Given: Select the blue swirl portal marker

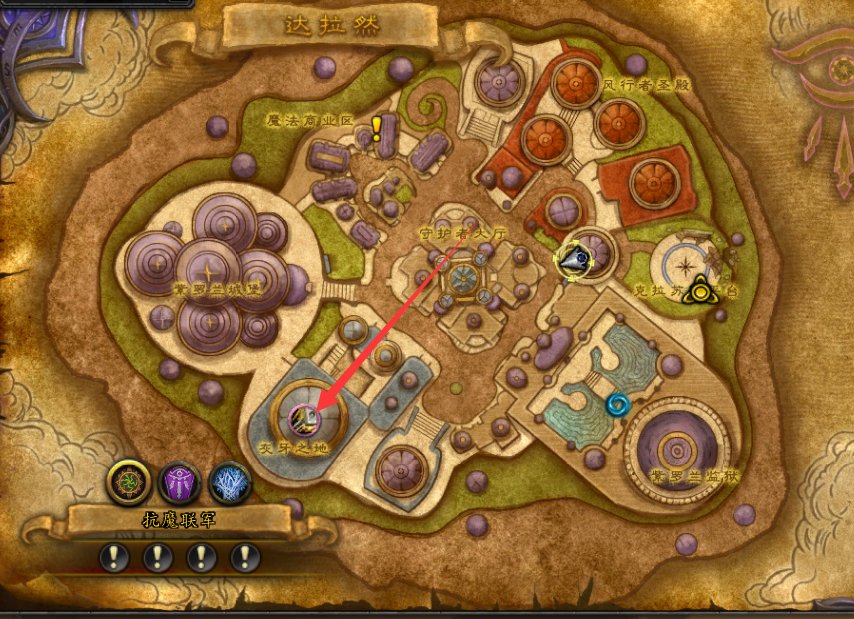Looking at the screenshot, I should tap(619, 404).
